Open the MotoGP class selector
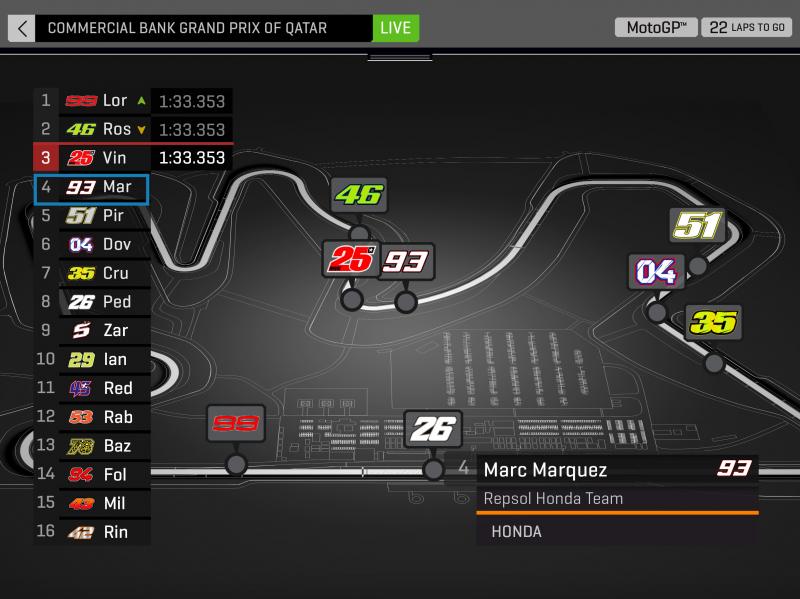Screen dimensions: 800x599 tap(656, 27)
